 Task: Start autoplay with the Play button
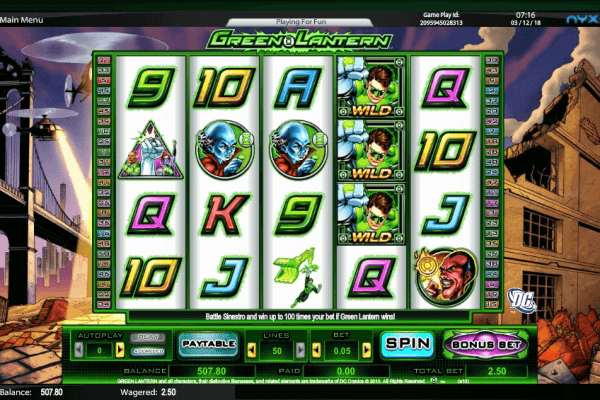click(148, 336)
